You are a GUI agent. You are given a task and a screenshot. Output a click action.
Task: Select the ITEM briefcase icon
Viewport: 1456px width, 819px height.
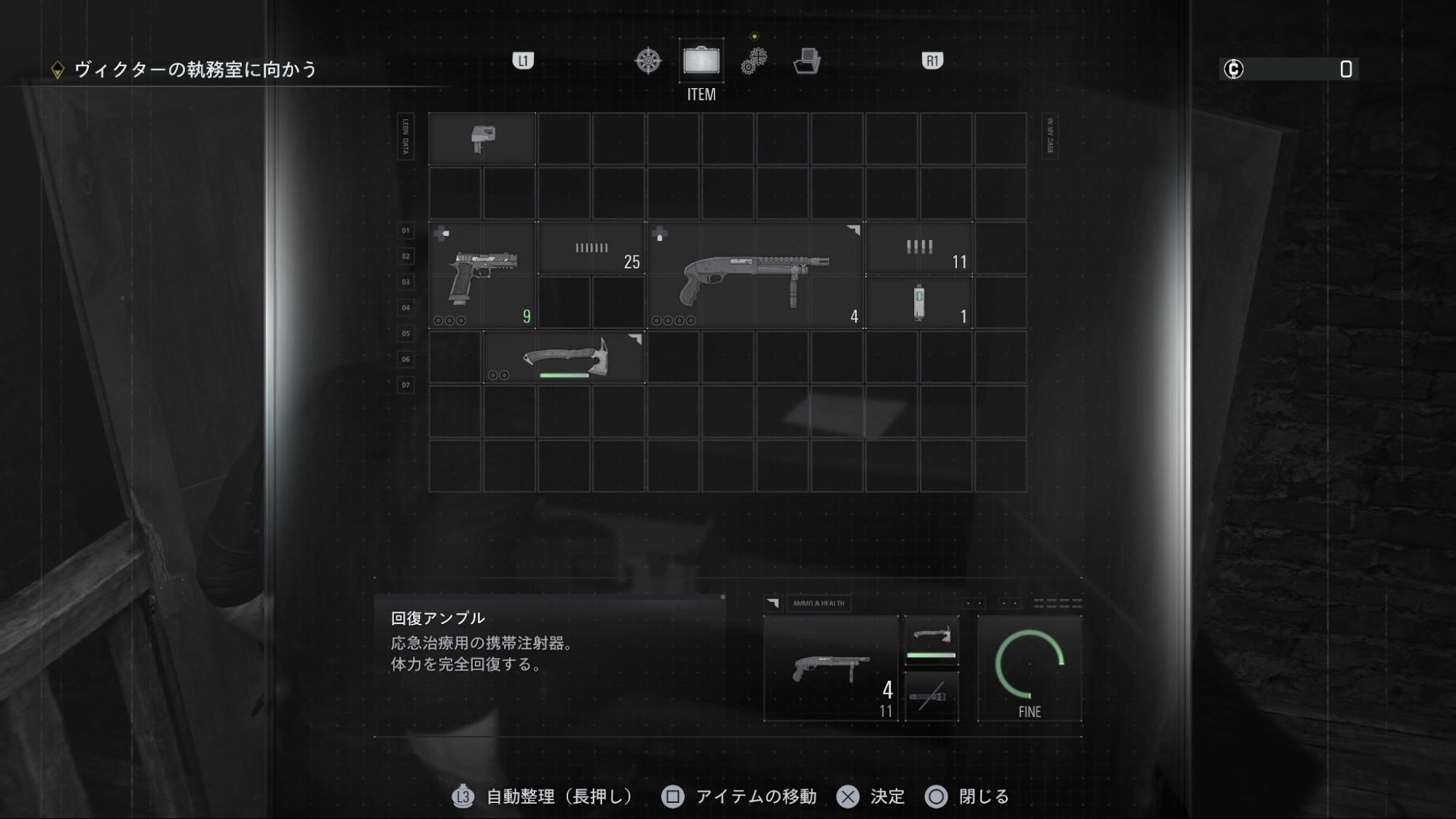coord(701,61)
